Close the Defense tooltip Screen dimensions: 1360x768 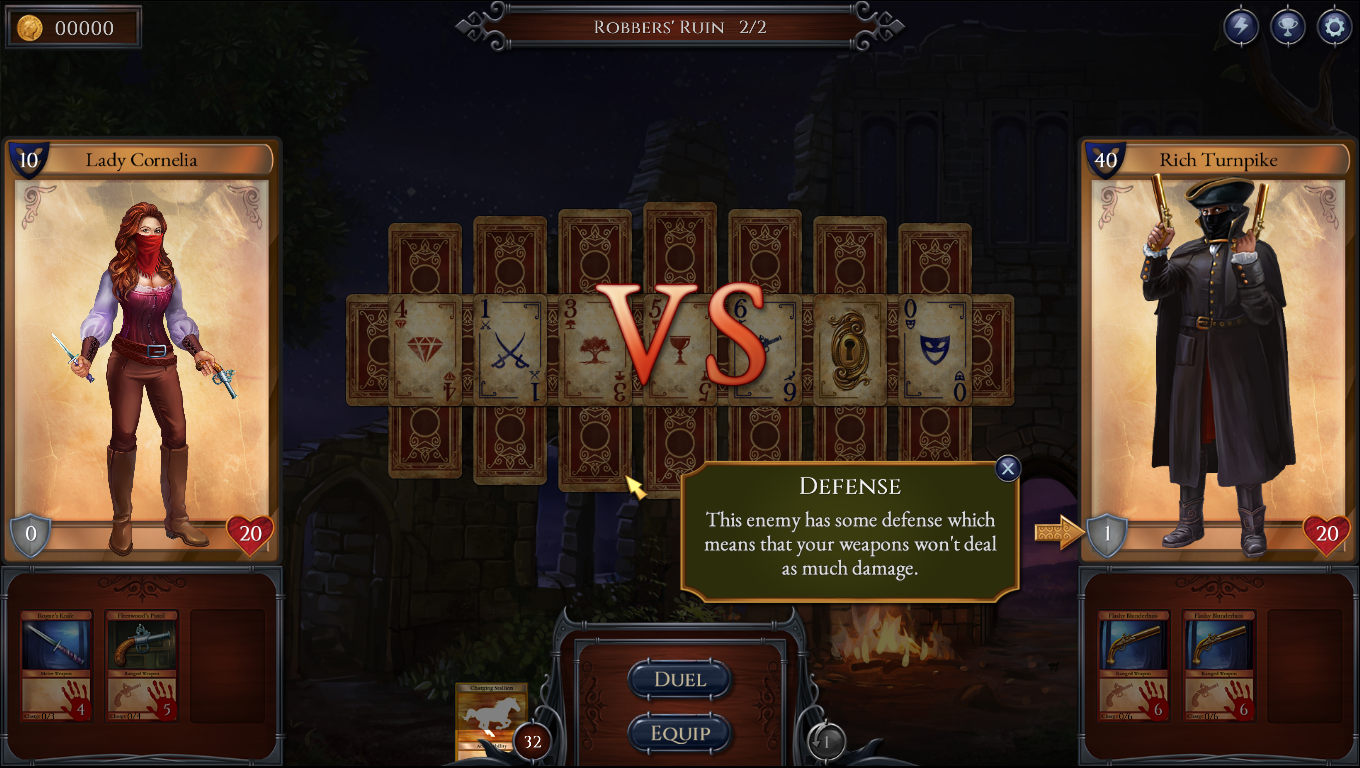pyautogui.click(x=1007, y=468)
